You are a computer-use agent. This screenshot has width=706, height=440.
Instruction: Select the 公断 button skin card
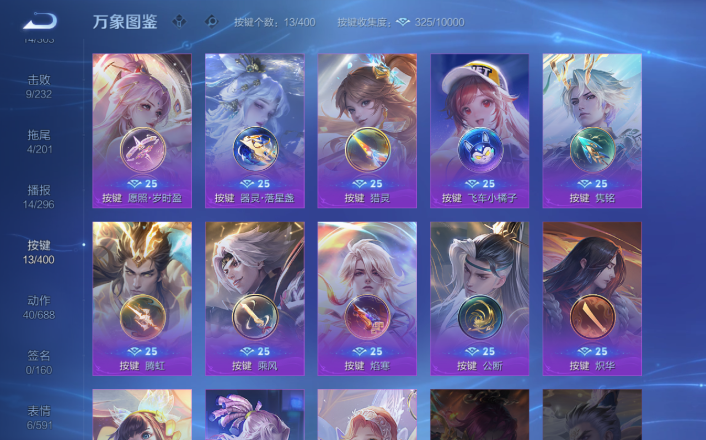click(x=480, y=298)
